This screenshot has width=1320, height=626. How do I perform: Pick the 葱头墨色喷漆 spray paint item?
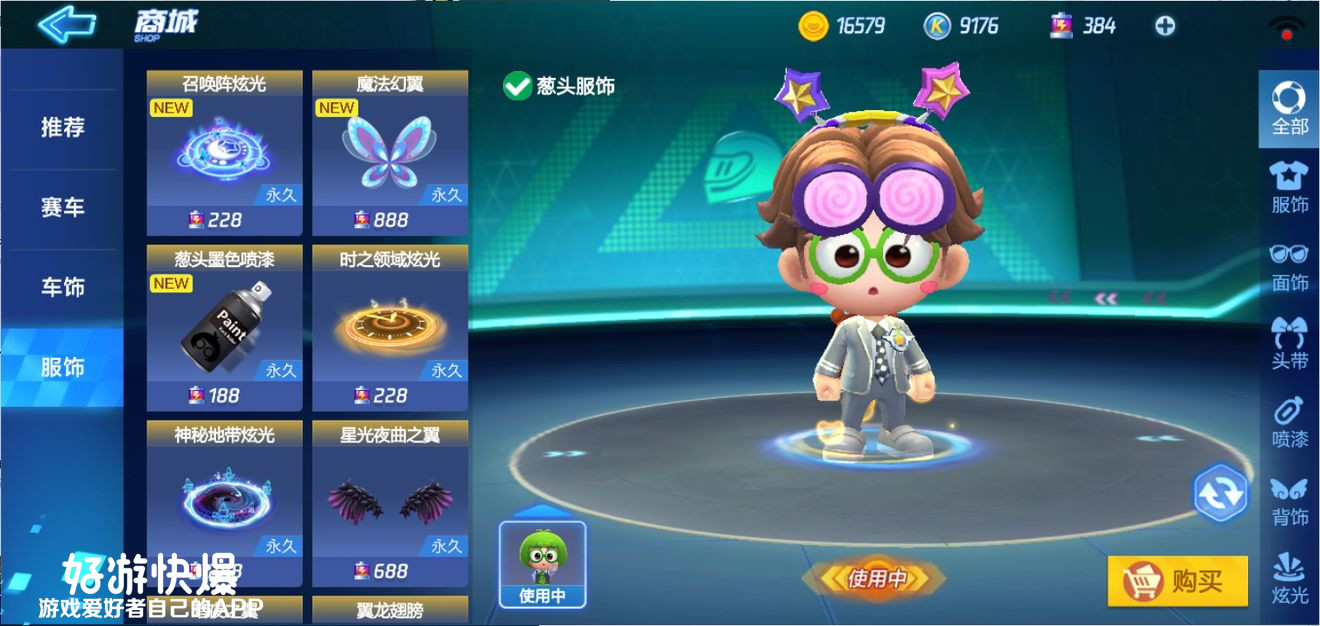click(x=224, y=328)
